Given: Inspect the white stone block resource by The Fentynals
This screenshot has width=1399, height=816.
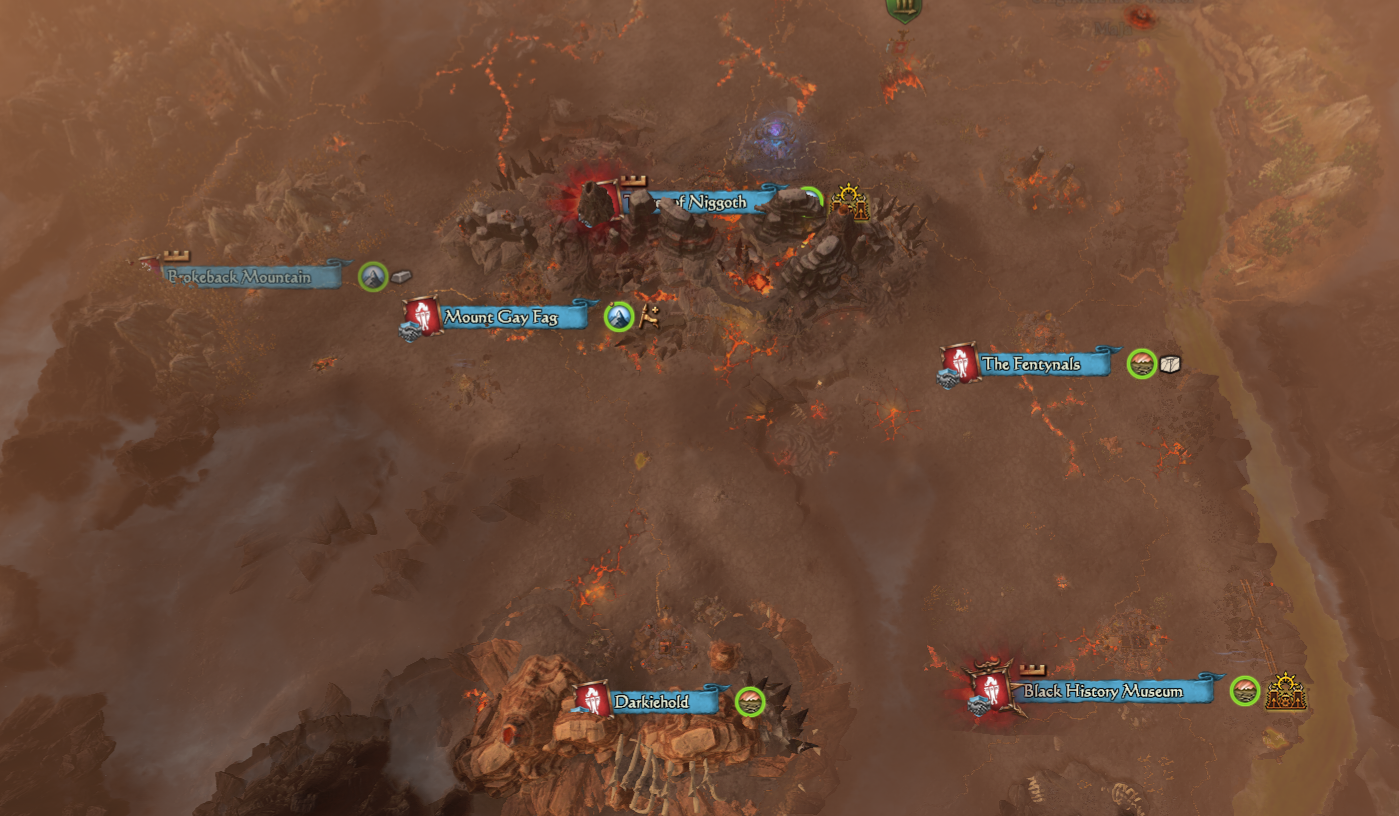Looking at the screenshot, I should click(x=1170, y=364).
